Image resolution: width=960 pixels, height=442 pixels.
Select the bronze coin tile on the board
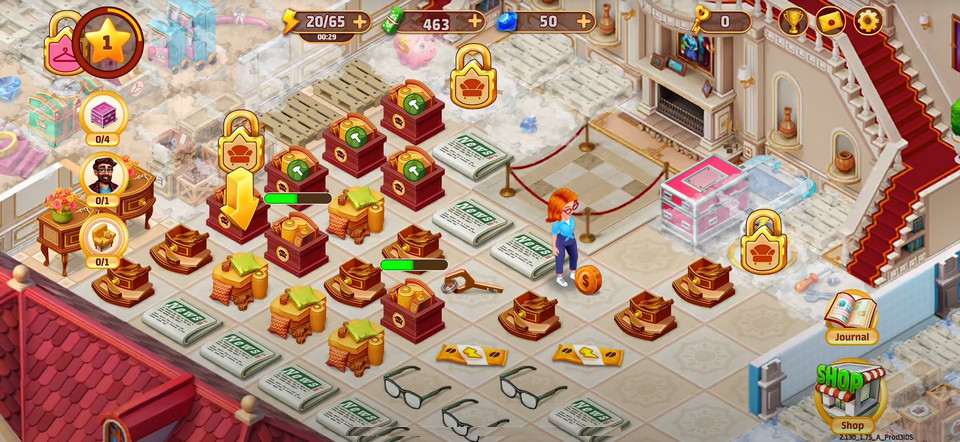(x=587, y=279)
